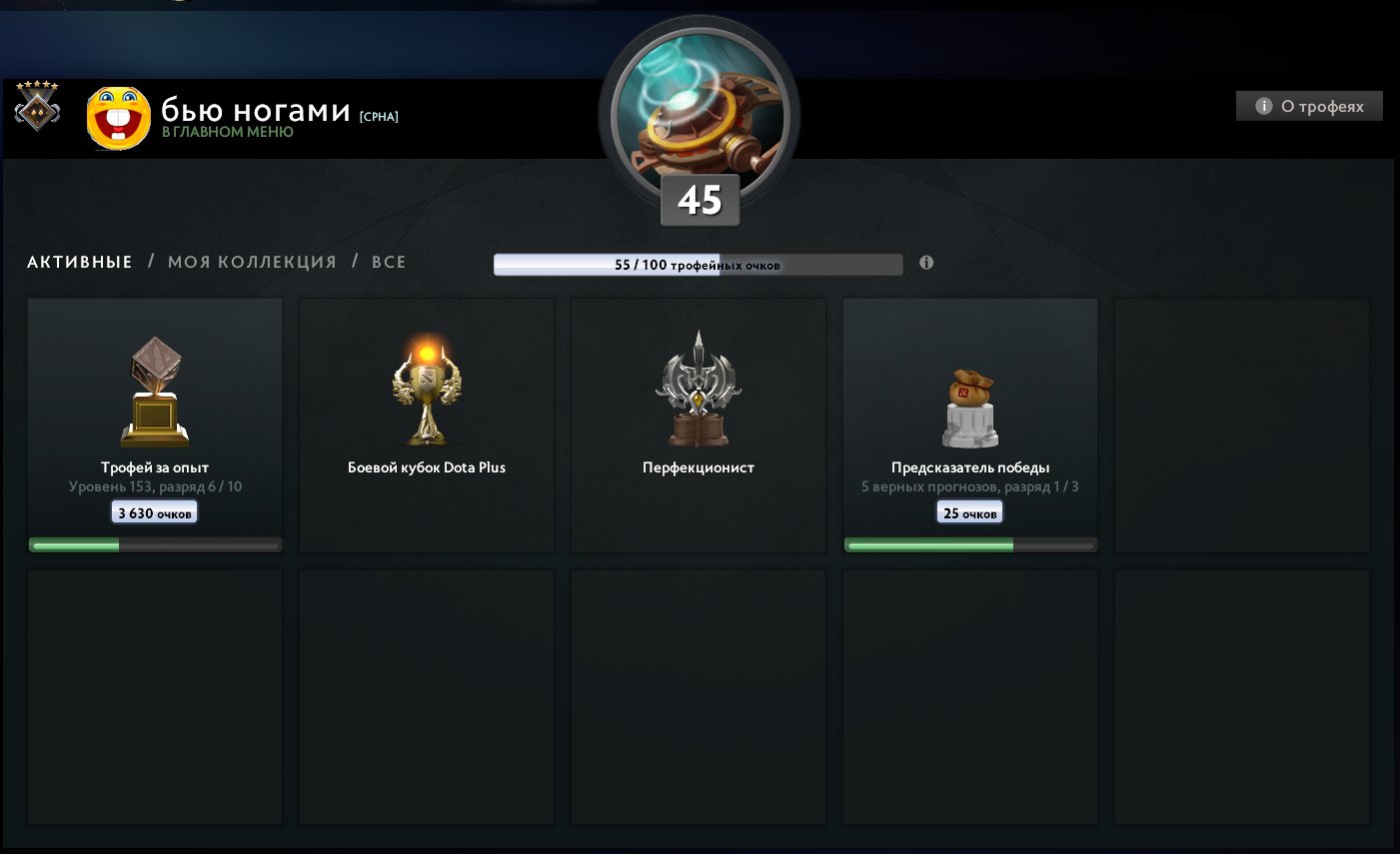Switch to the МОЯ КОЛЛЕКЦИЯ tab

point(250,262)
